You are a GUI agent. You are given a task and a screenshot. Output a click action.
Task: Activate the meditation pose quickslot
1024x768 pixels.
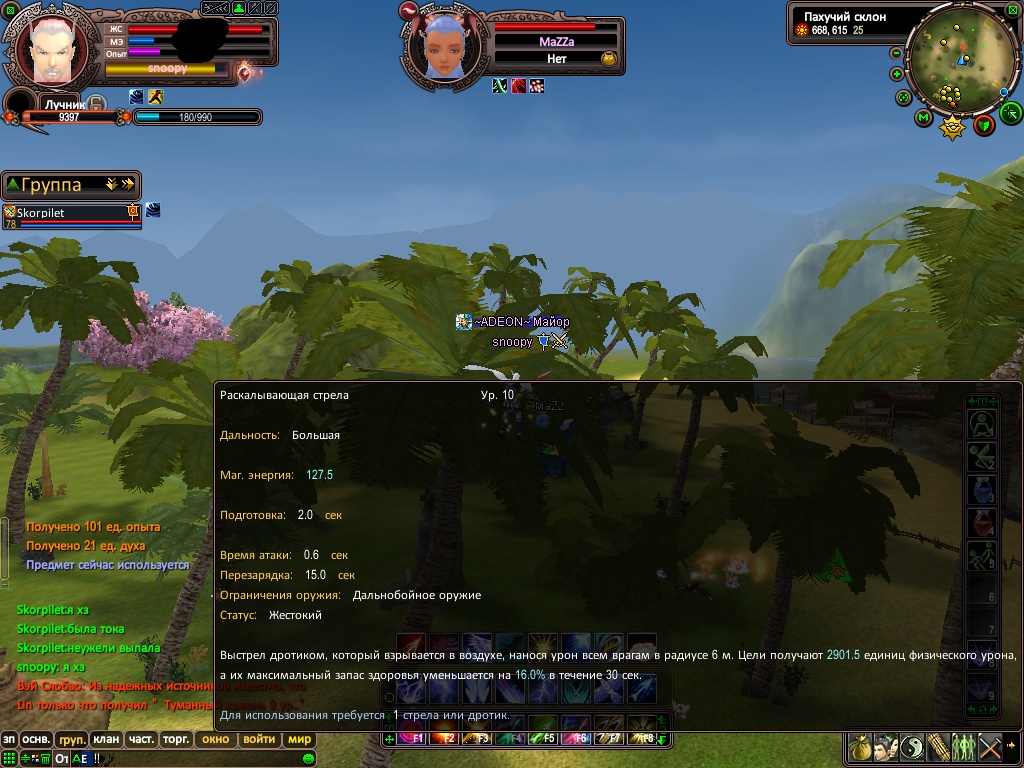(x=981, y=424)
